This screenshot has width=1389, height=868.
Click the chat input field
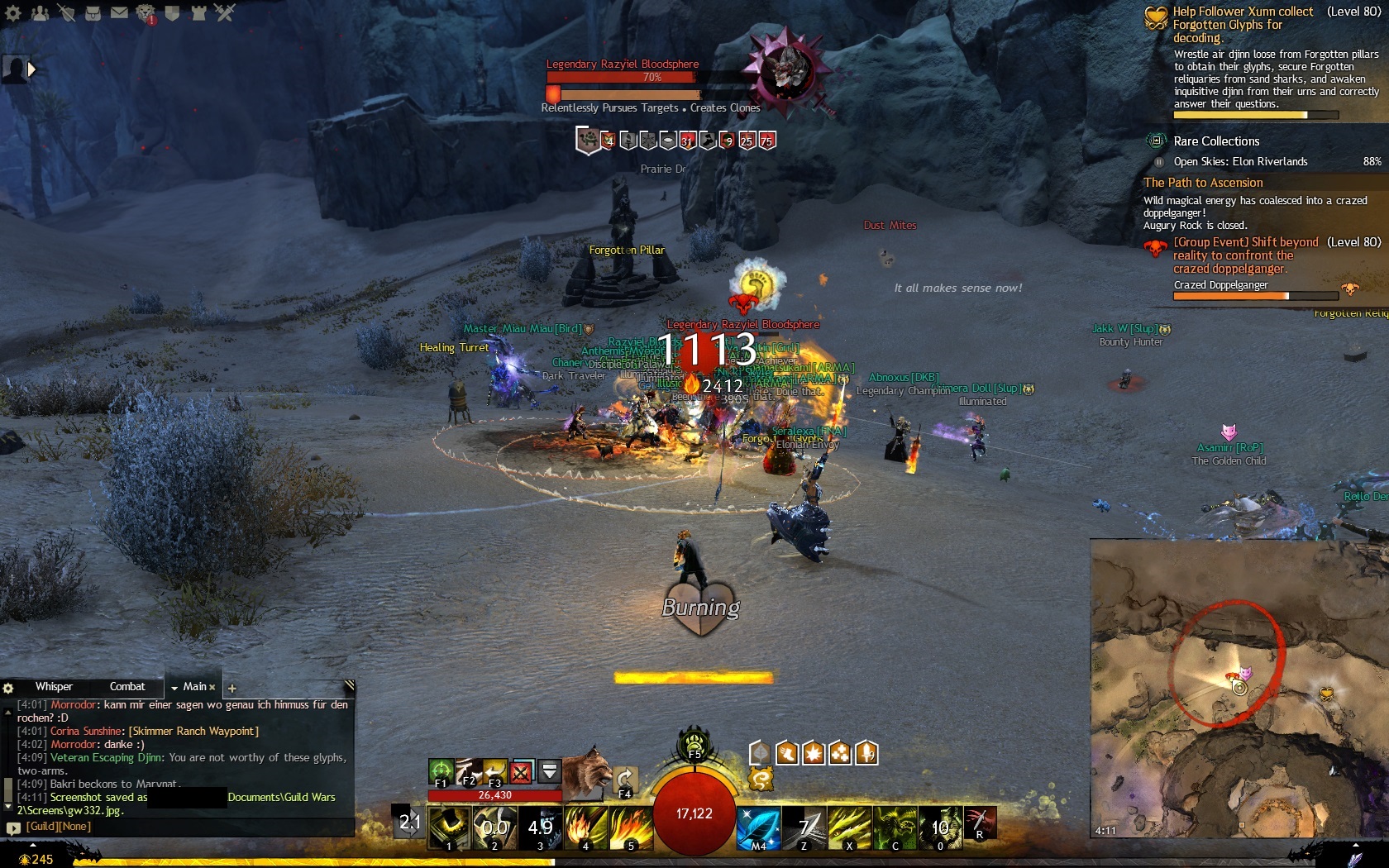click(182, 827)
